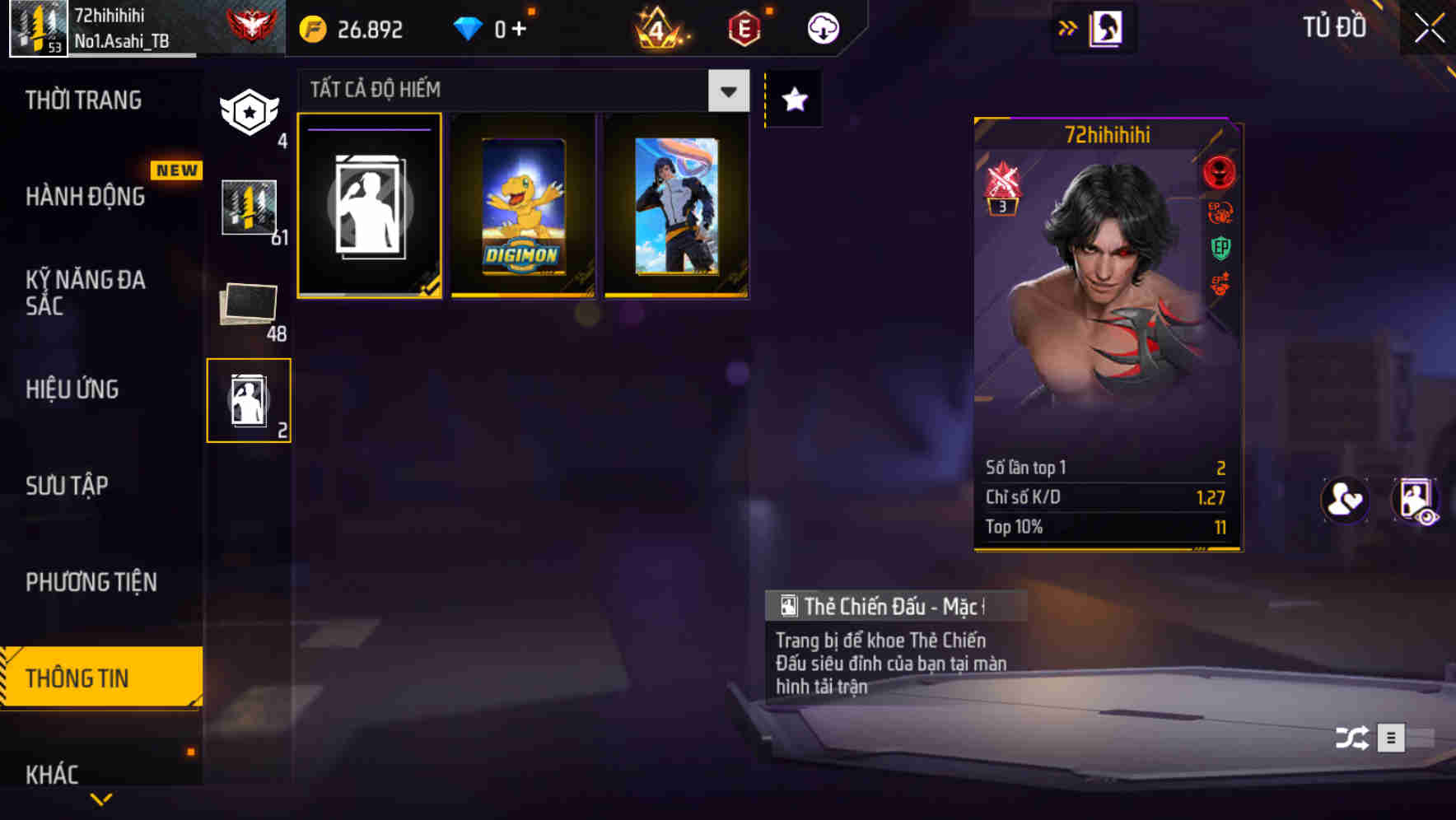This screenshot has height=820, width=1456.
Task: Select the profile card category with 2 items
Action: point(249,399)
